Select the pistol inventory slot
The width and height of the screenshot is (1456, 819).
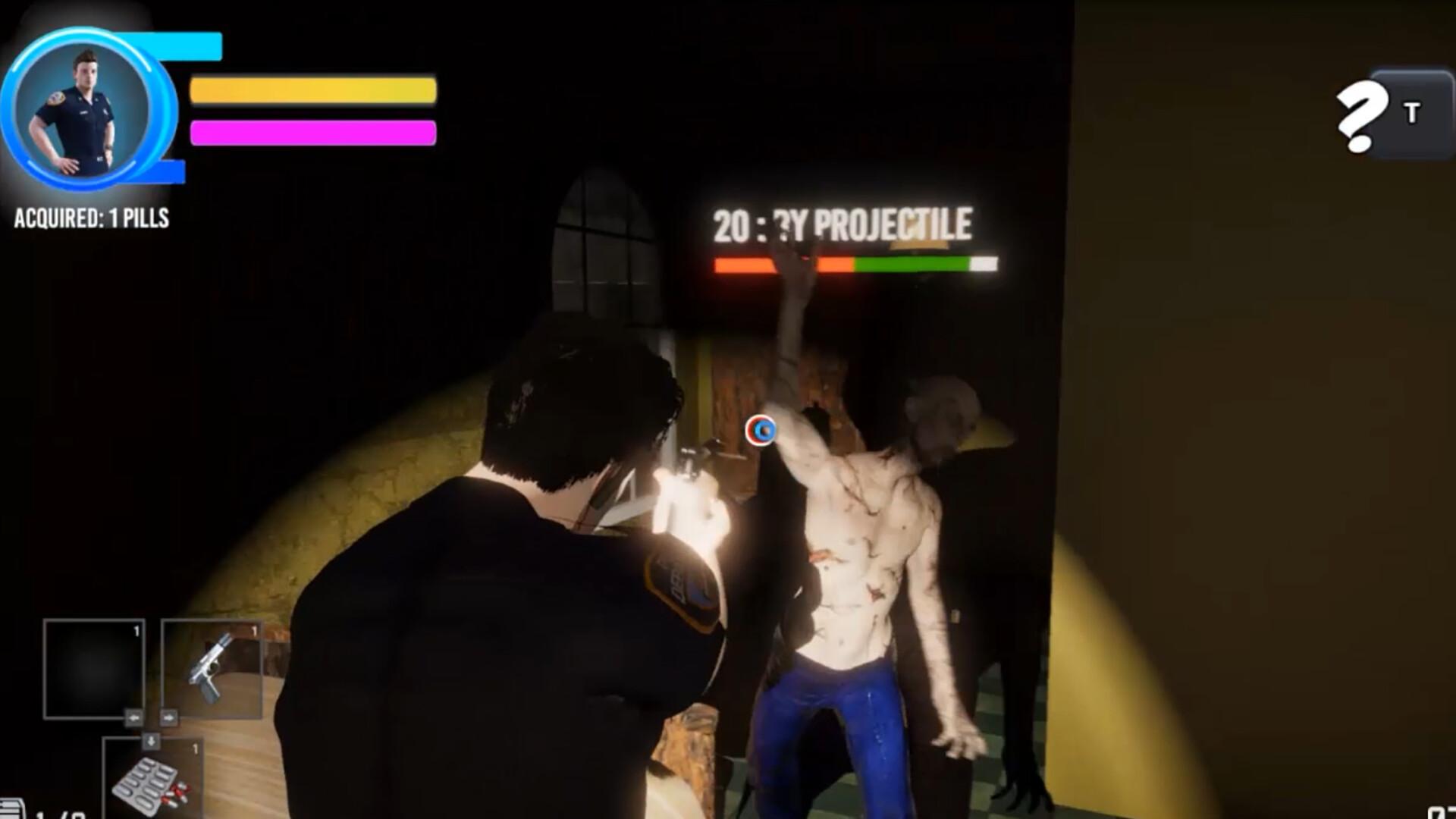[211, 668]
